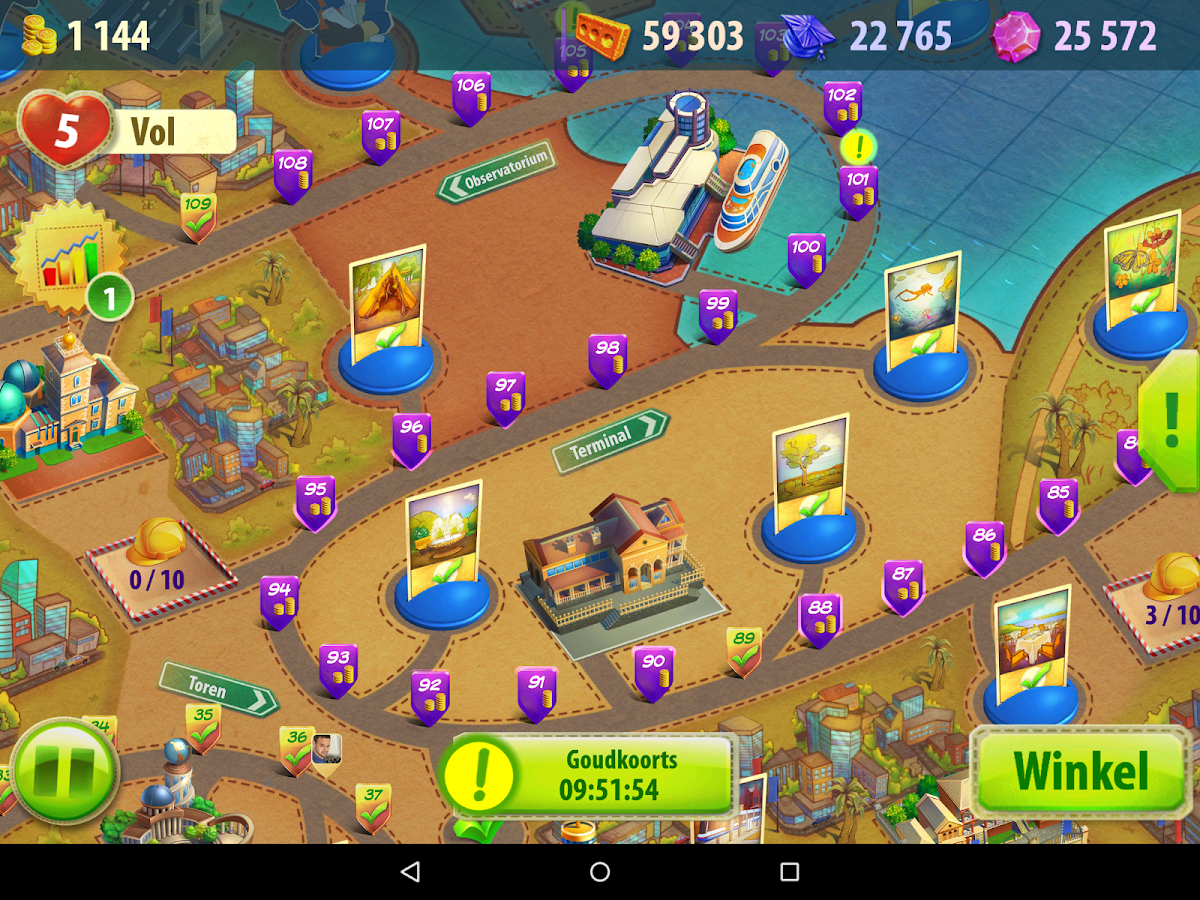The width and height of the screenshot is (1200, 900).
Task: Select level 101 marker
Action: [x=858, y=191]
